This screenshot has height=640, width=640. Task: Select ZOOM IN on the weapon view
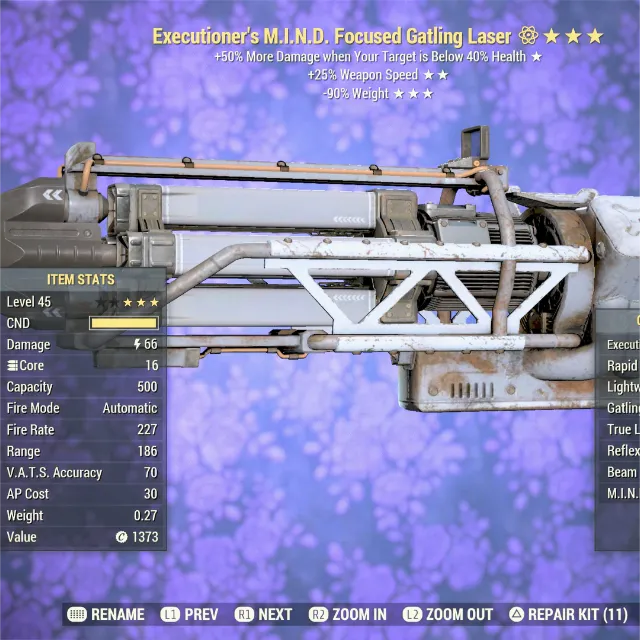[x=349, y=614]
